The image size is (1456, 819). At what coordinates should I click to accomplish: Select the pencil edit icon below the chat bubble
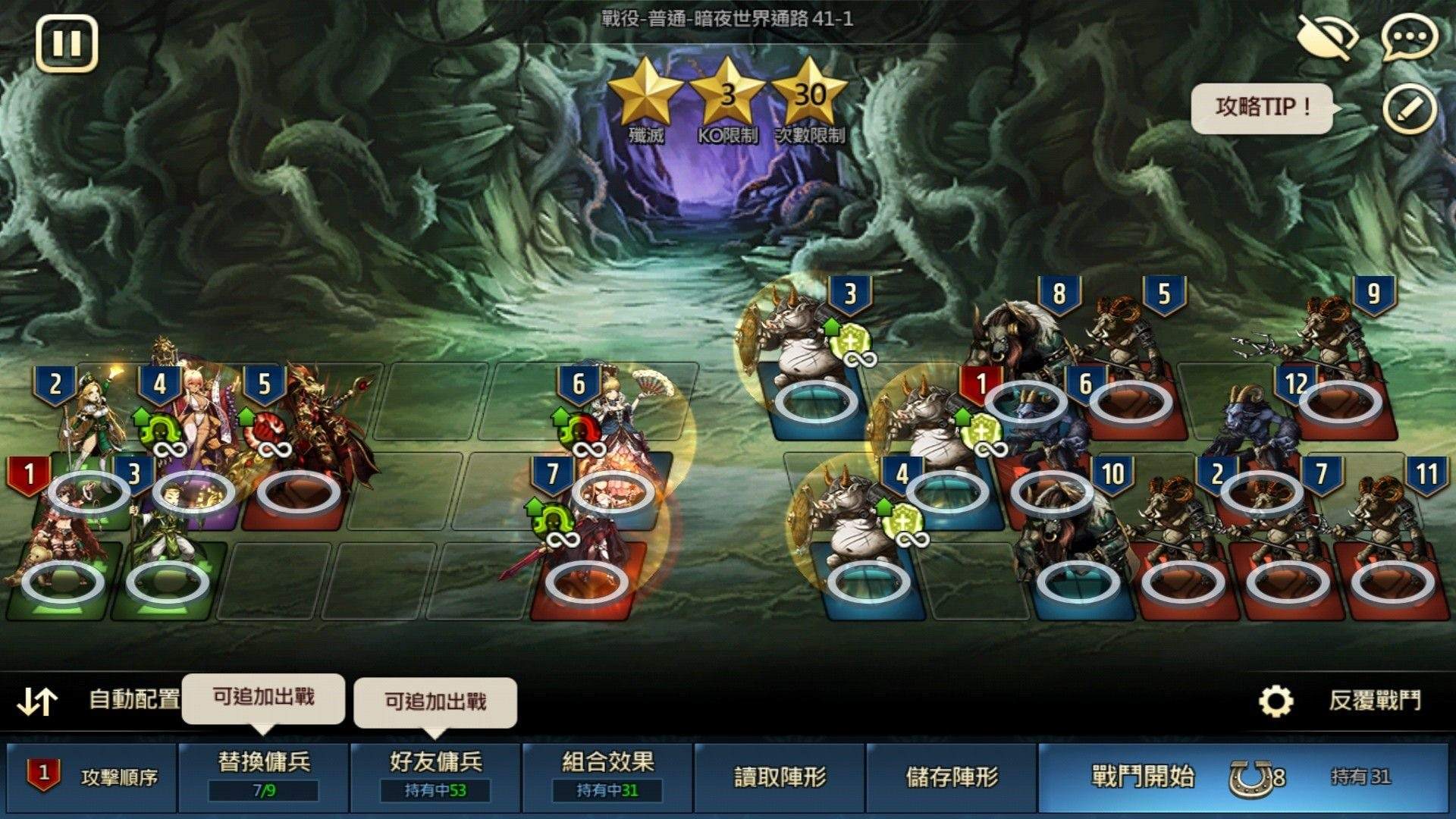pos(1407,106)
